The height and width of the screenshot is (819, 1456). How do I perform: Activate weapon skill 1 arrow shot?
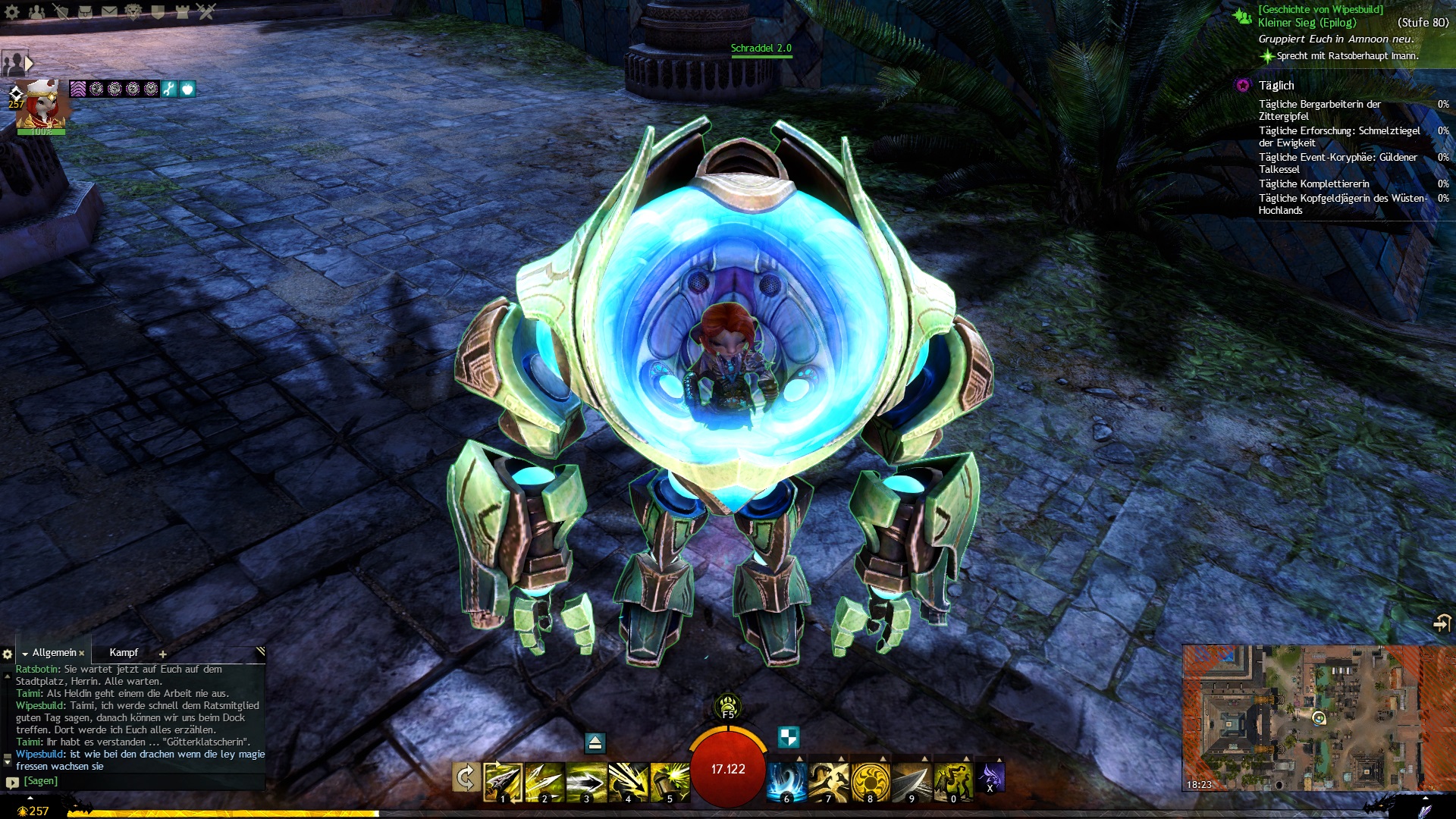502,781
